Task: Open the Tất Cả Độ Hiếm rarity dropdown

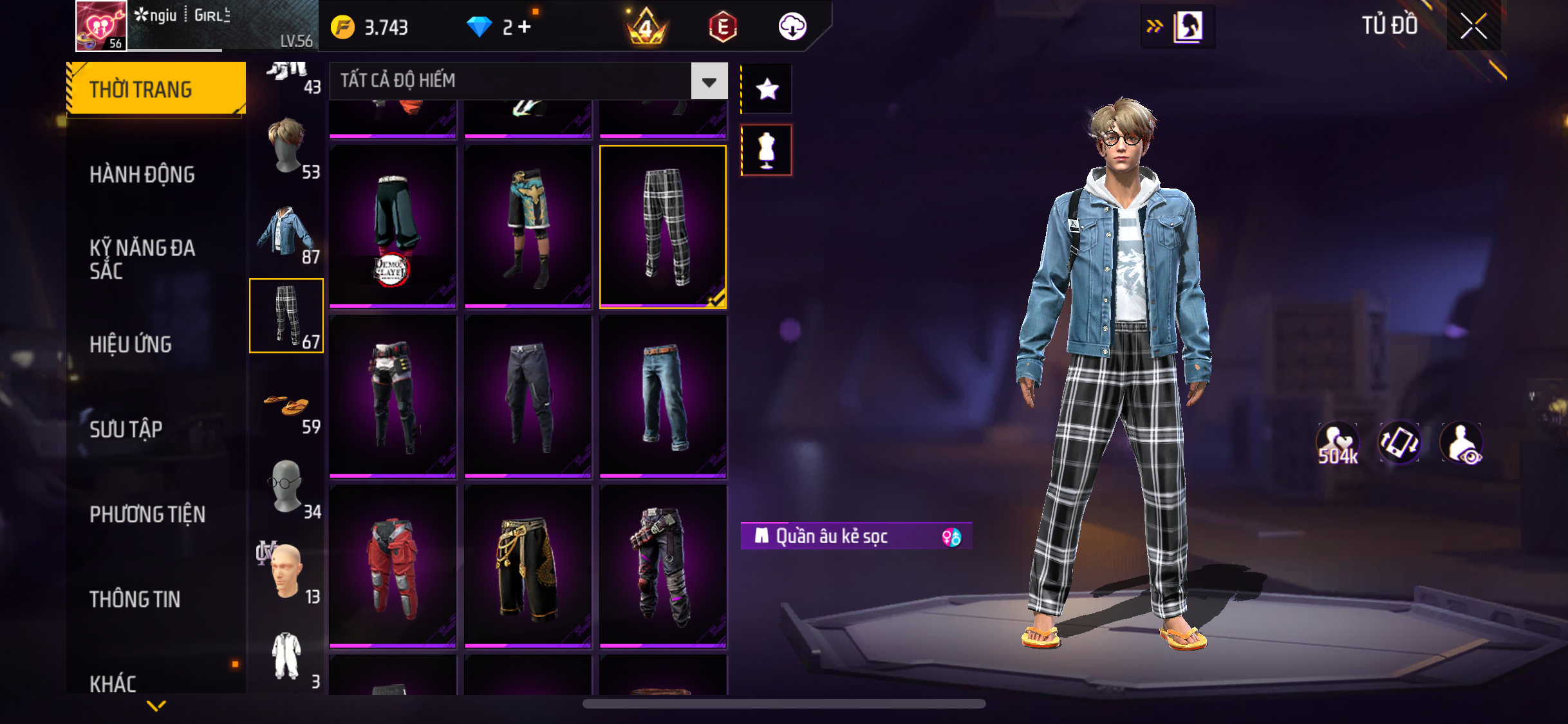Action: [x=709, y=81]
